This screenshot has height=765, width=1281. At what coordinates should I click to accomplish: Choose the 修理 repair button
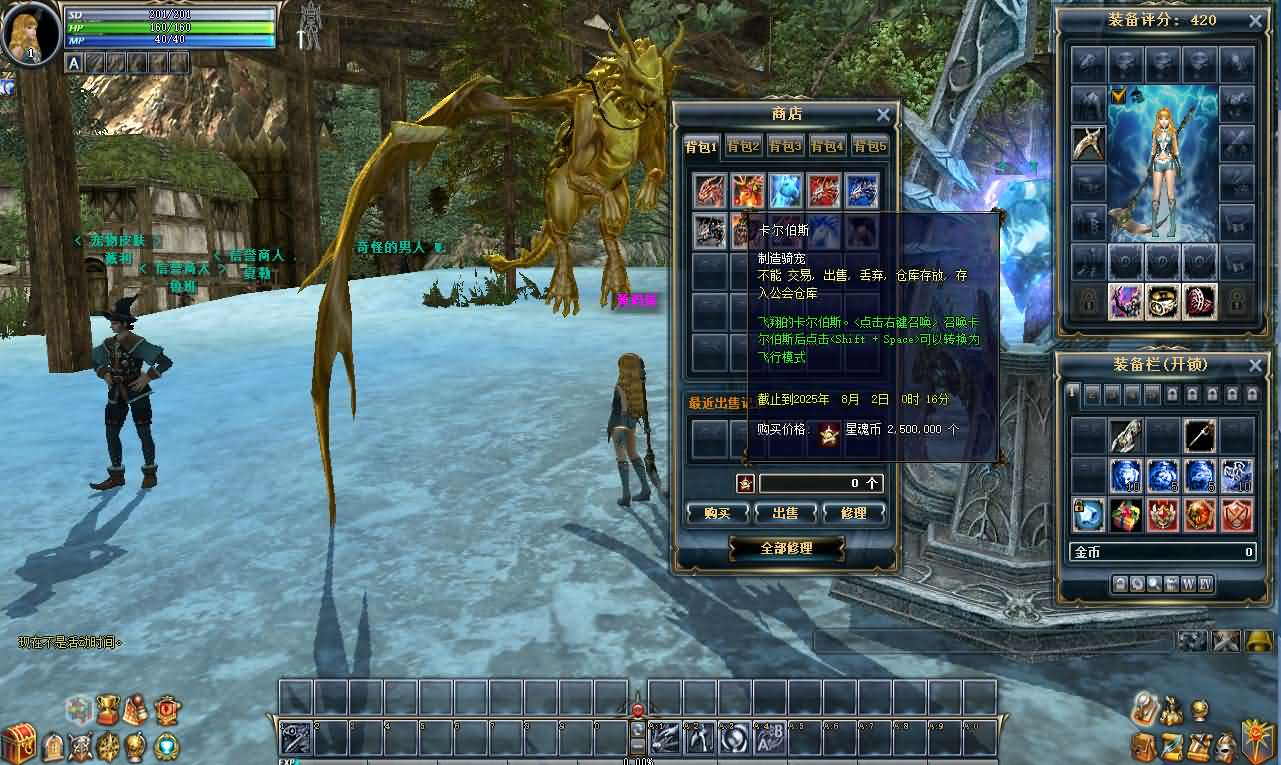(853, 513)
